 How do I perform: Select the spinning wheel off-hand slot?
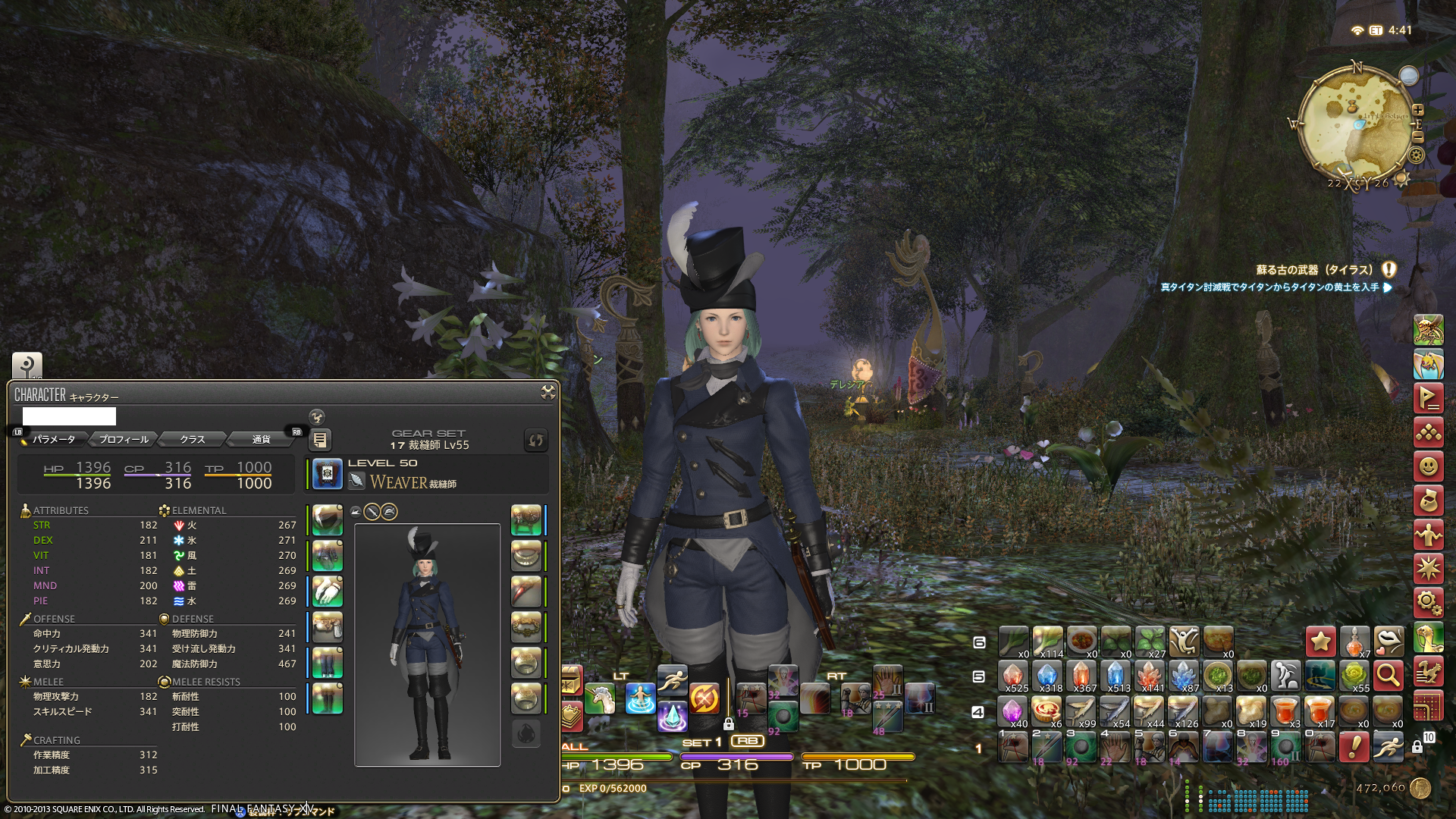click(526, 520)
